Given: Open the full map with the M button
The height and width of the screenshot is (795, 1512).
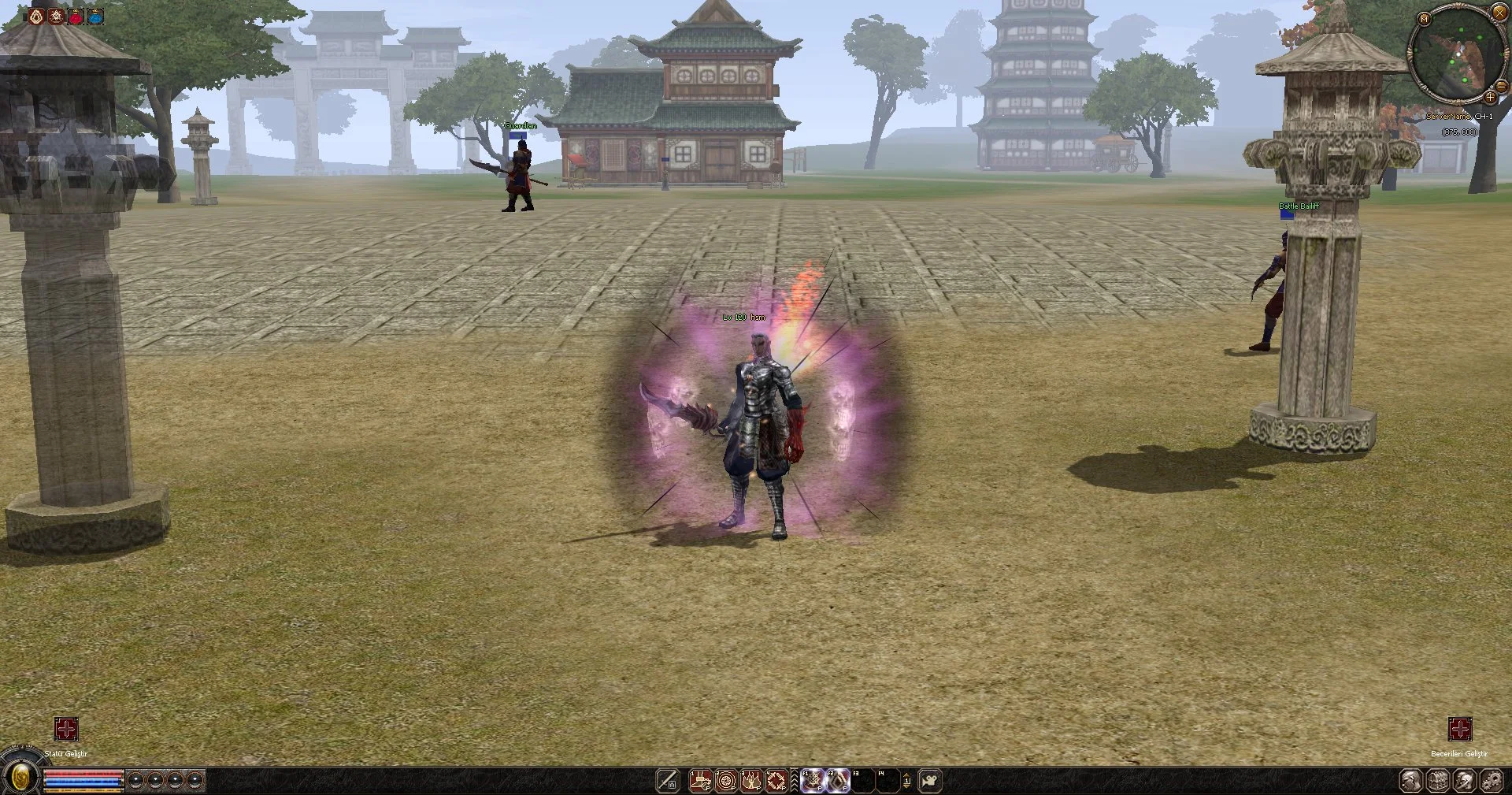Looking at the screenshot, I should tap(1424, 18).
